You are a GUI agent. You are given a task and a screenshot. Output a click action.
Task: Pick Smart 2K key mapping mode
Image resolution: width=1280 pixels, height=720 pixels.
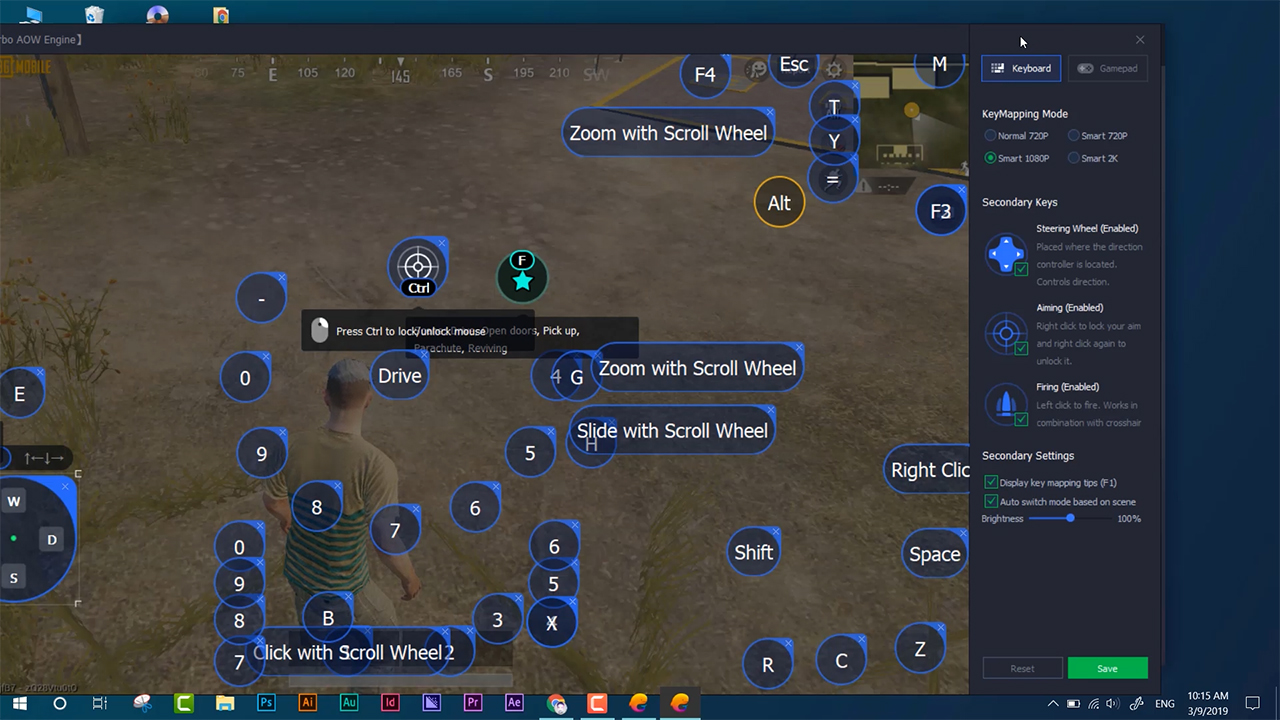click(x=1074, y=158)
